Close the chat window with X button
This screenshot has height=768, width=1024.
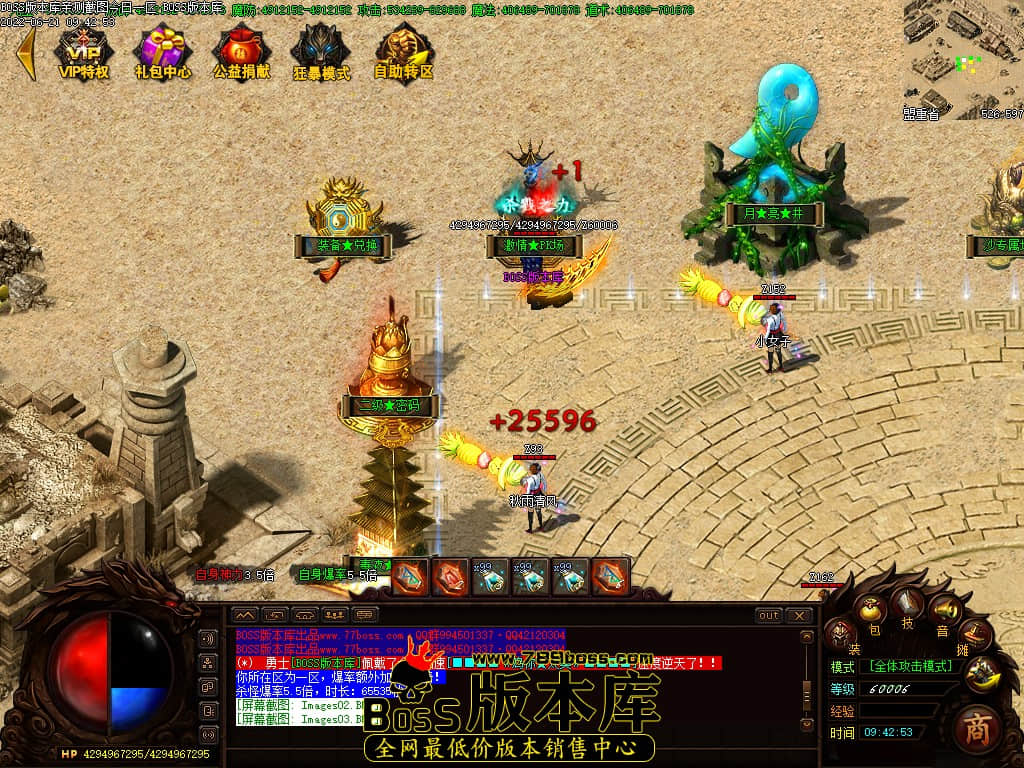[798, 616]
